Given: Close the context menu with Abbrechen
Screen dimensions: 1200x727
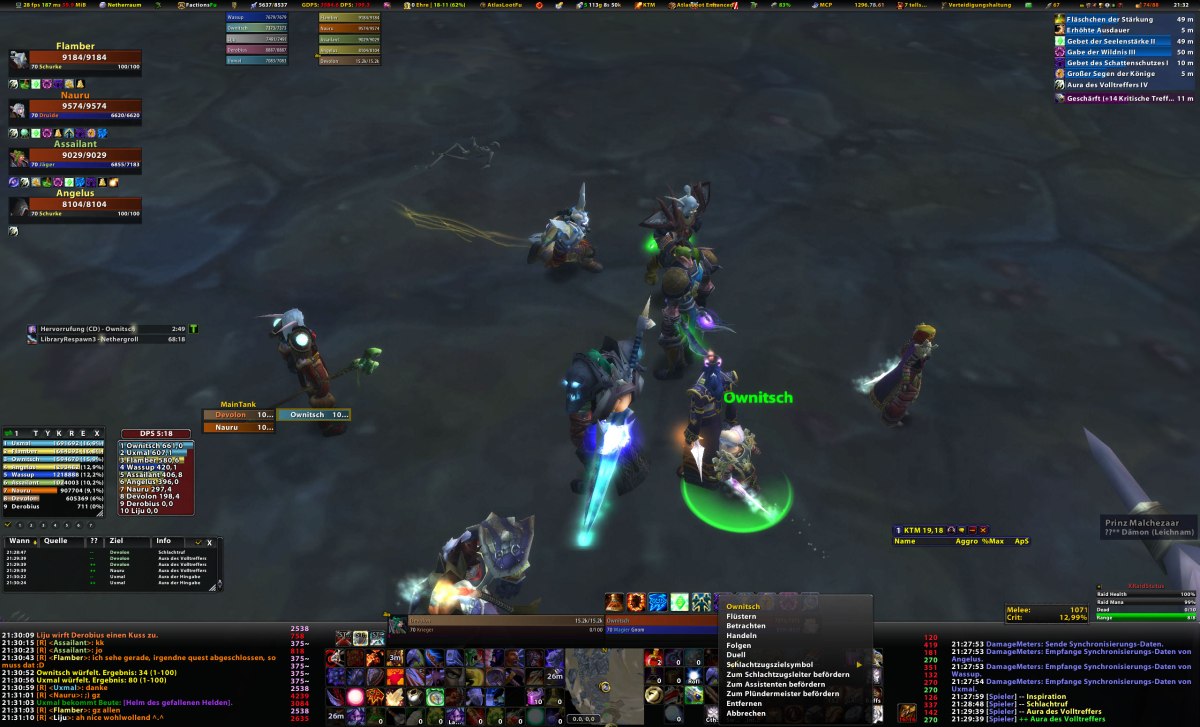Looking at the screenshot, I should coord(746,713).
